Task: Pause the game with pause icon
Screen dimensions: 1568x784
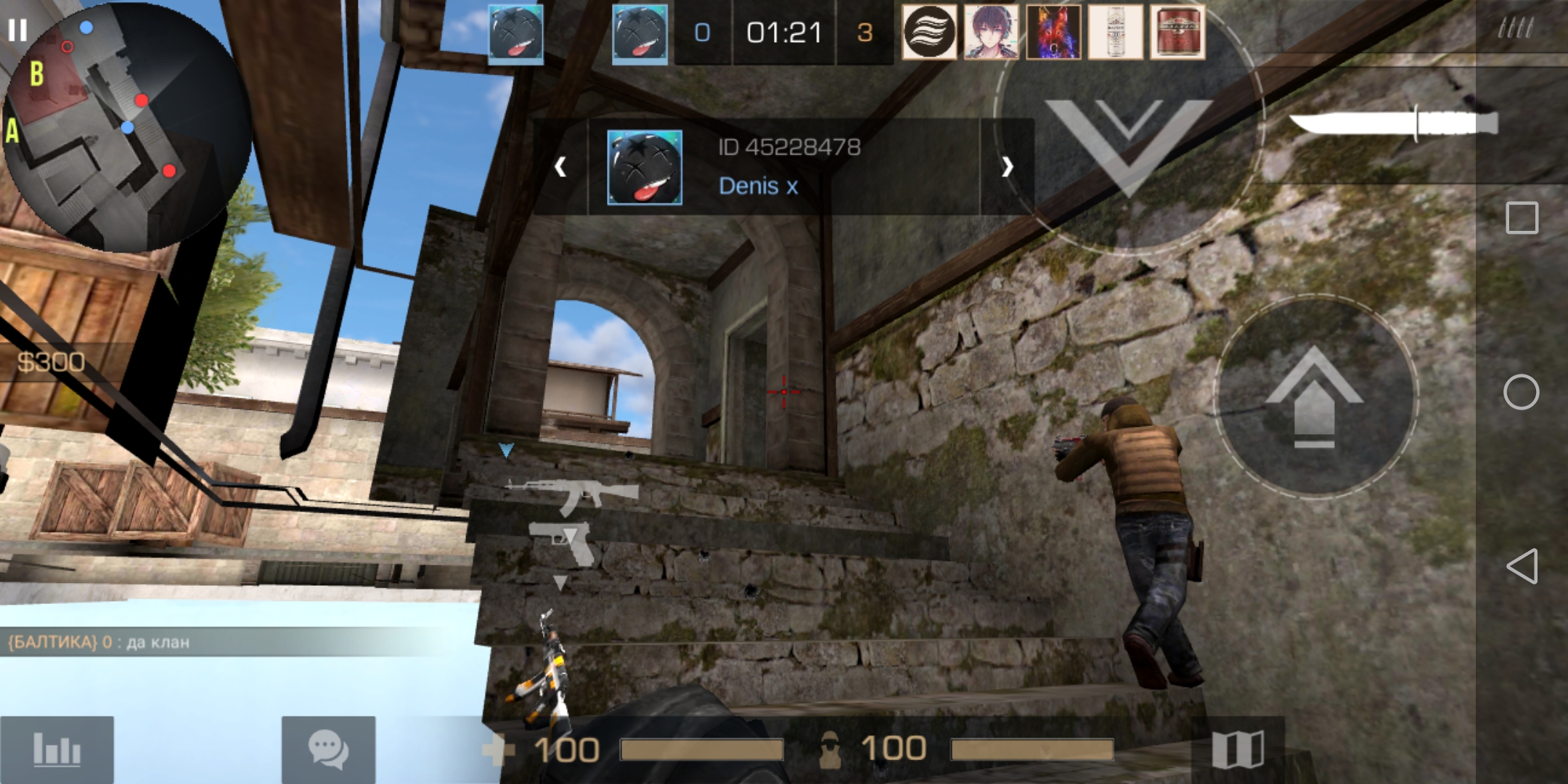Action: point(18,30)
